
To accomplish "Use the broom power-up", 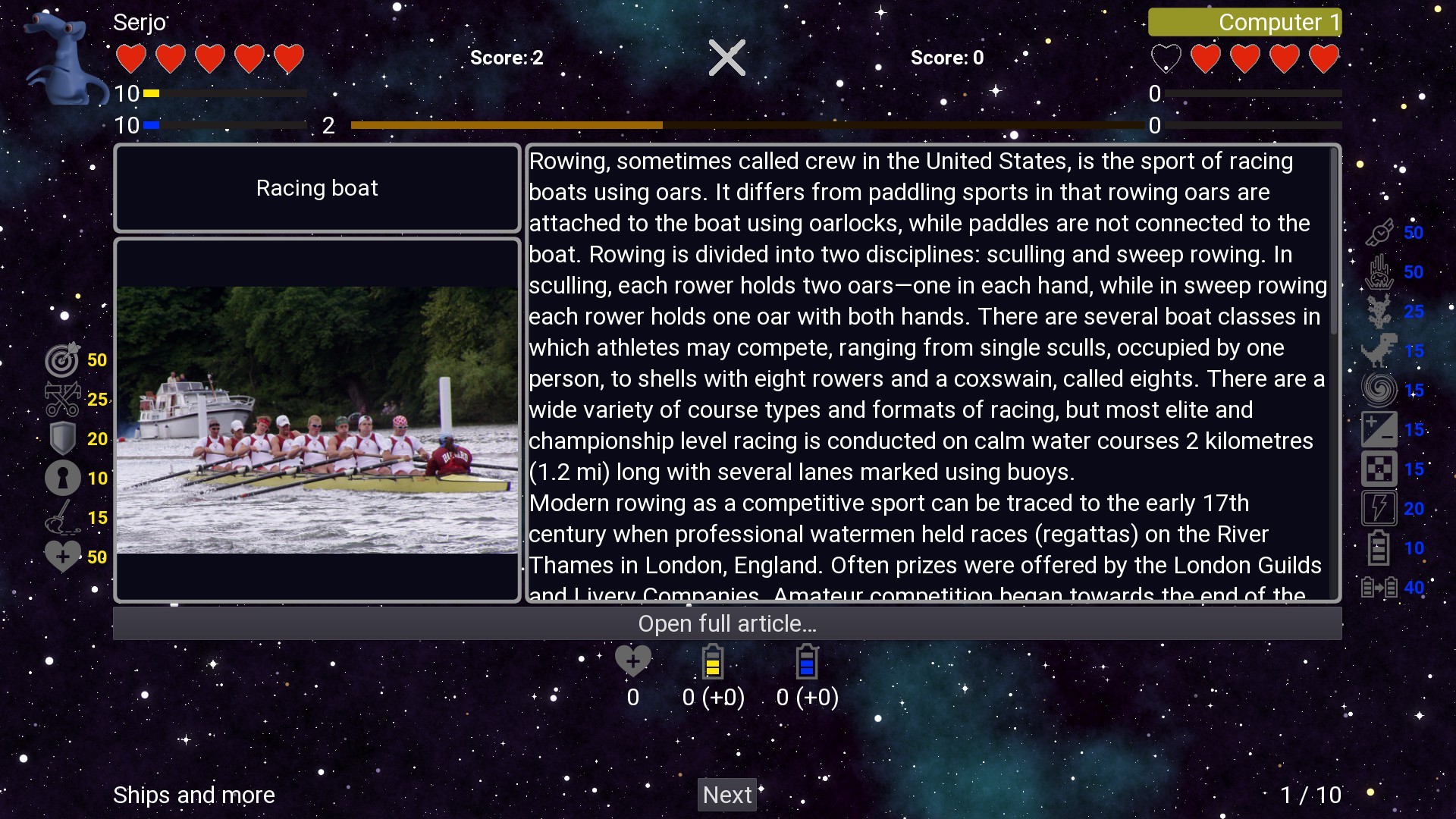I will [x=62, y=517].
